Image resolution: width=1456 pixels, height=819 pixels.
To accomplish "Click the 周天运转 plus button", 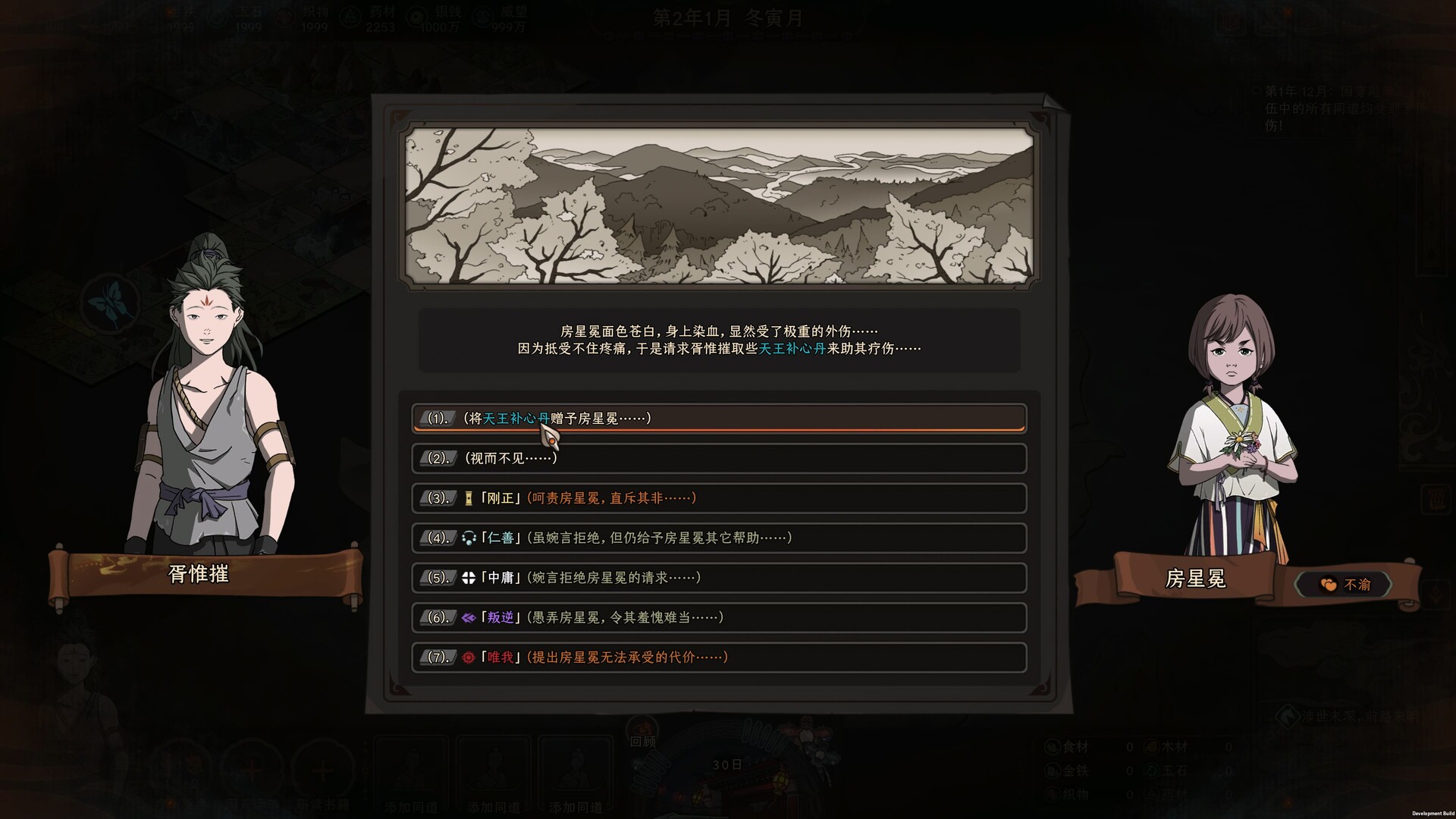I will (253, 771).
